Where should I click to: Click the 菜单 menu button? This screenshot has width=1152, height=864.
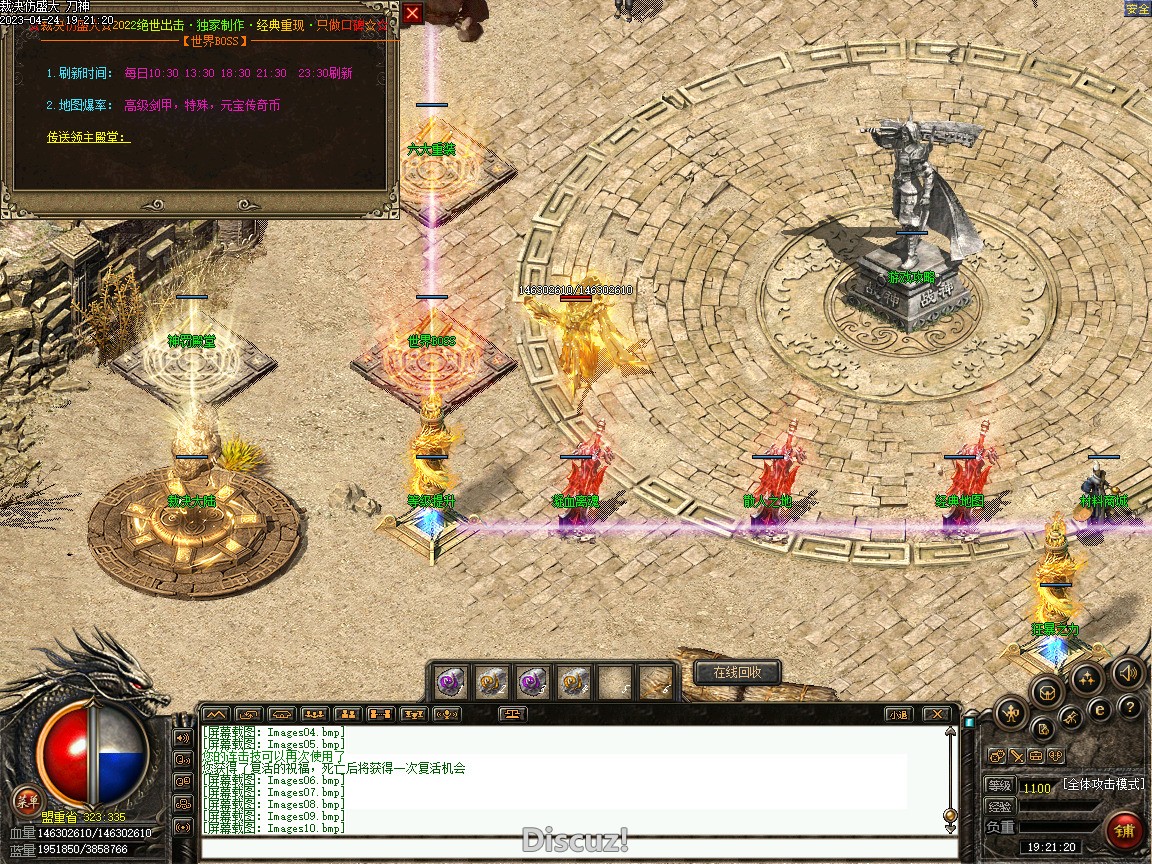coord(27,800)
